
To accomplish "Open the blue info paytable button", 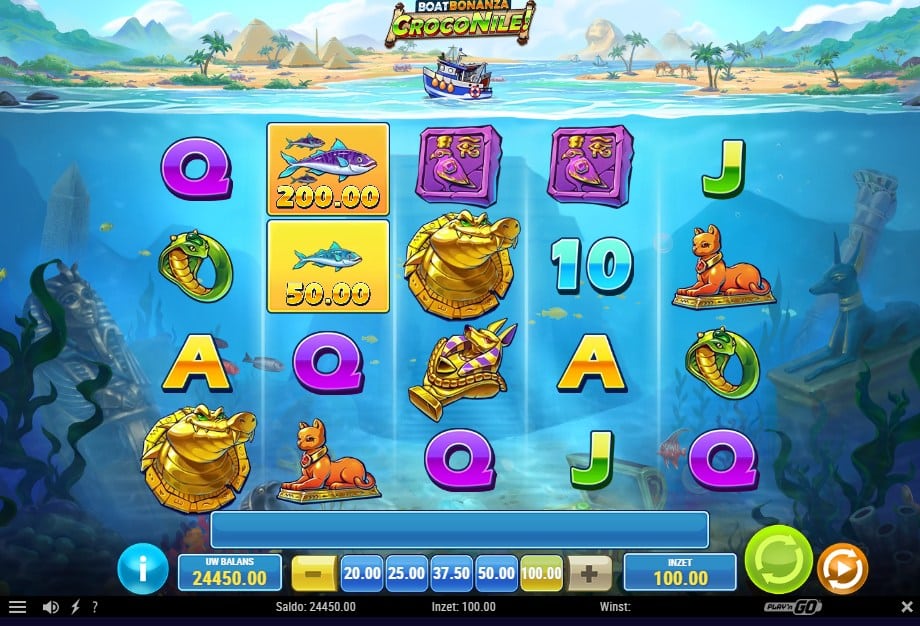I will point(143,570).
